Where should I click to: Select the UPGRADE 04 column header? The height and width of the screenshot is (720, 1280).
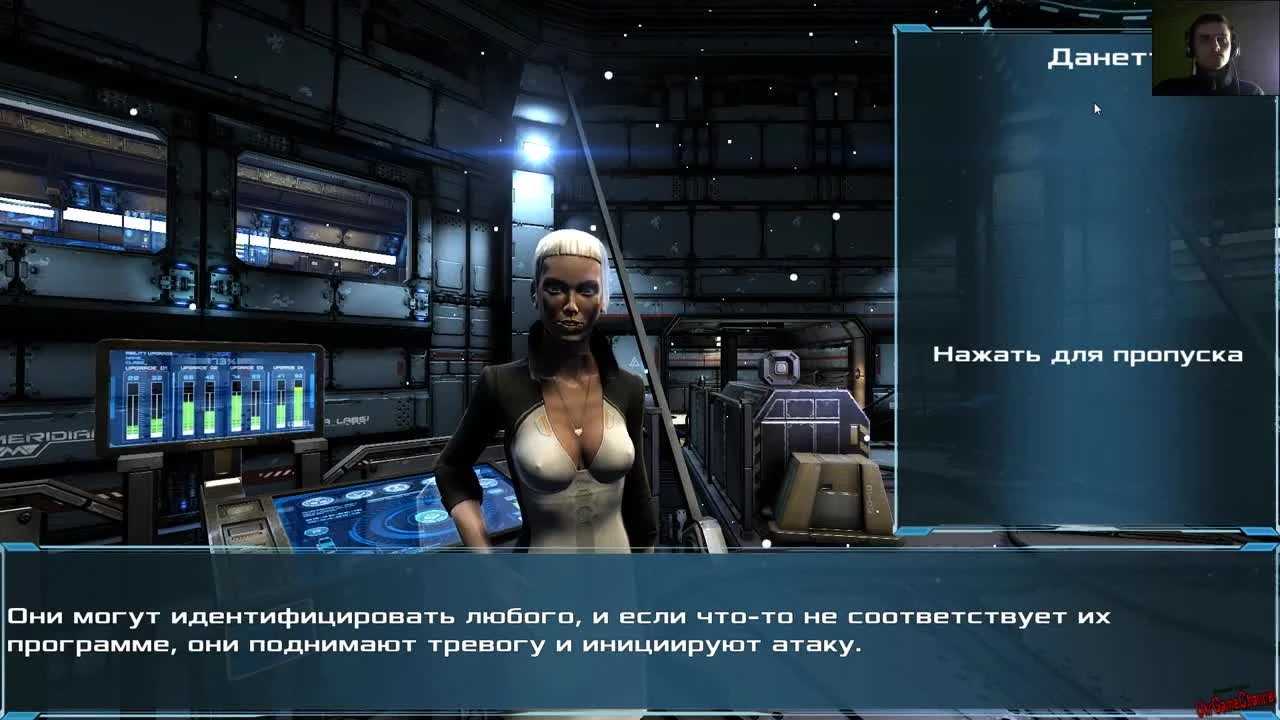(289, 367)
